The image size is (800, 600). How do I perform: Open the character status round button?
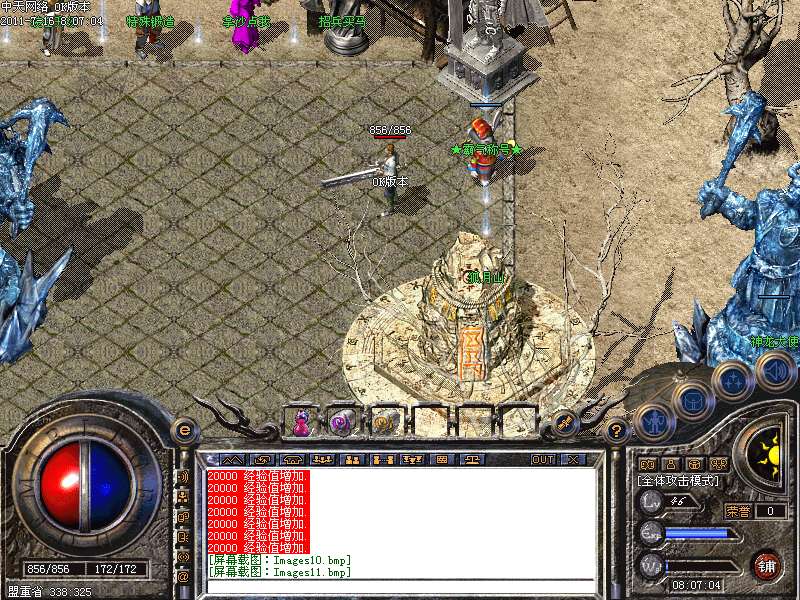[x=654, y=422]
